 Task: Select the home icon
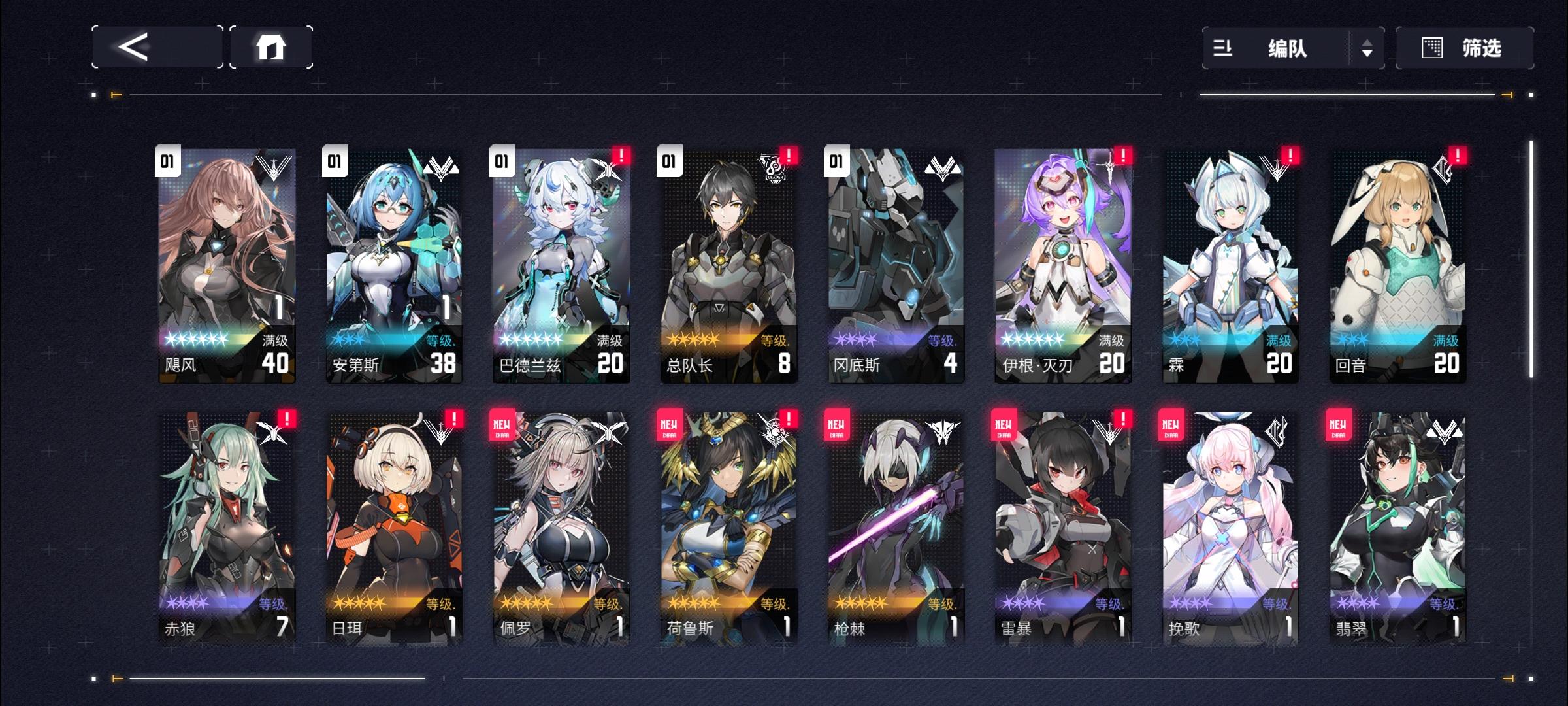point(272,47)
